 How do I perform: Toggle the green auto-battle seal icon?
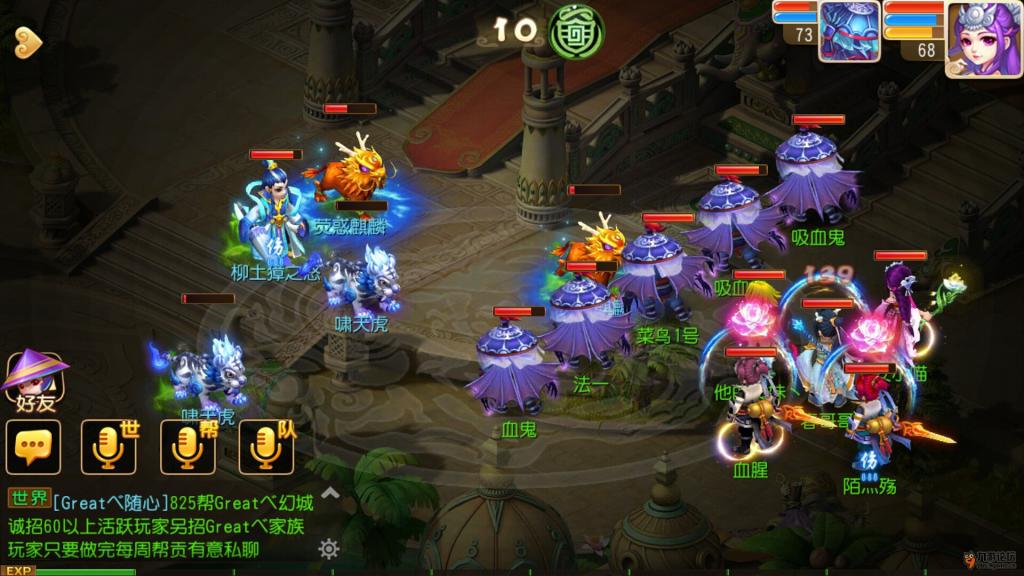[577, 31]
